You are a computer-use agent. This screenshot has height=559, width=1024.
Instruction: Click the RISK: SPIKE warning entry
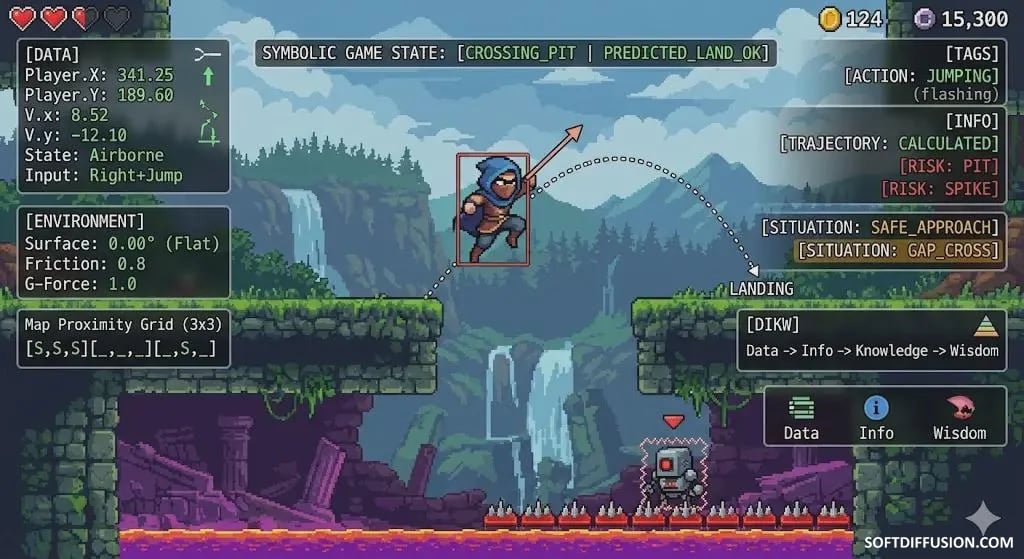click(938, 188)
